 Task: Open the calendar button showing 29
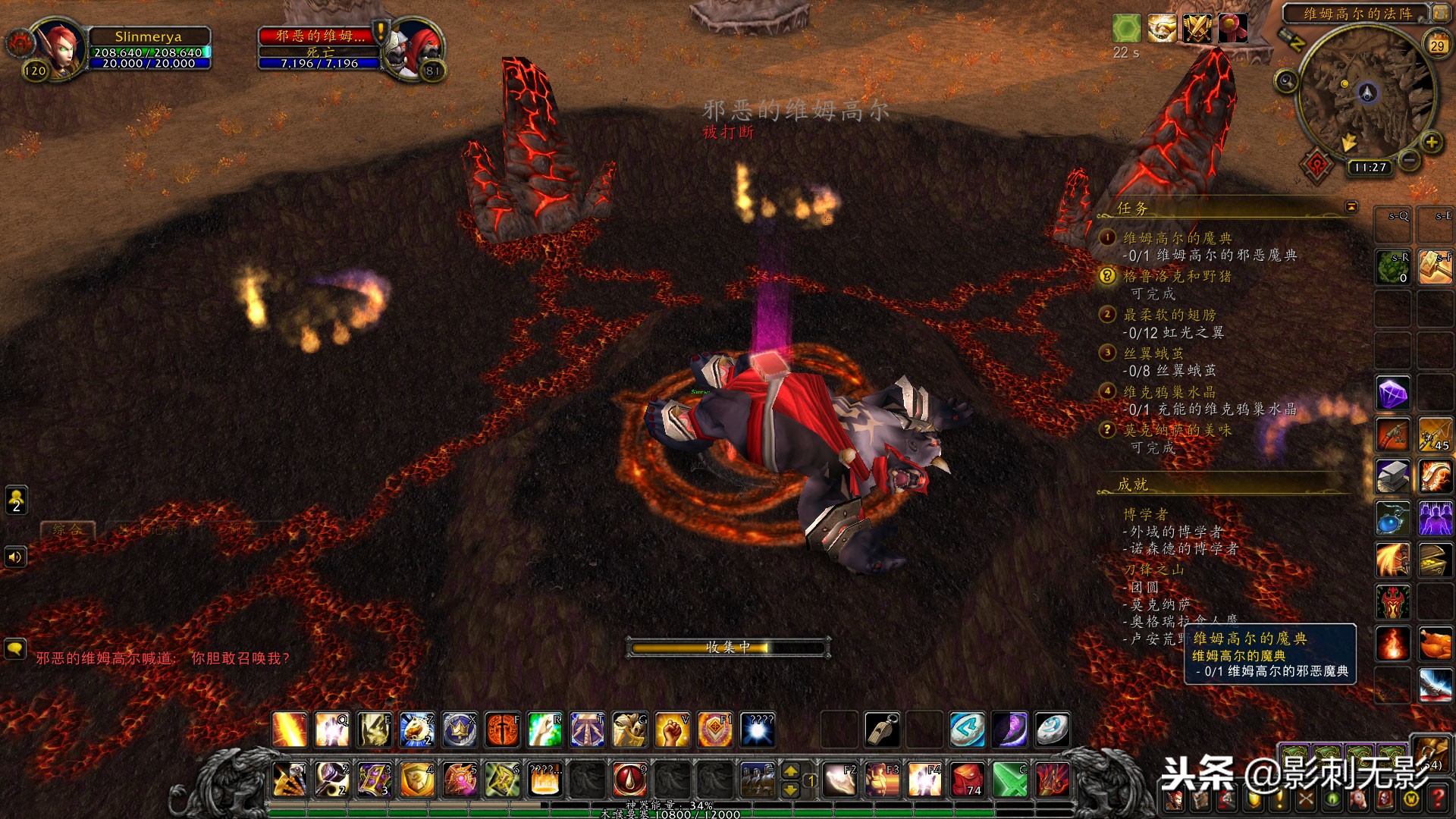point(1437,45)
